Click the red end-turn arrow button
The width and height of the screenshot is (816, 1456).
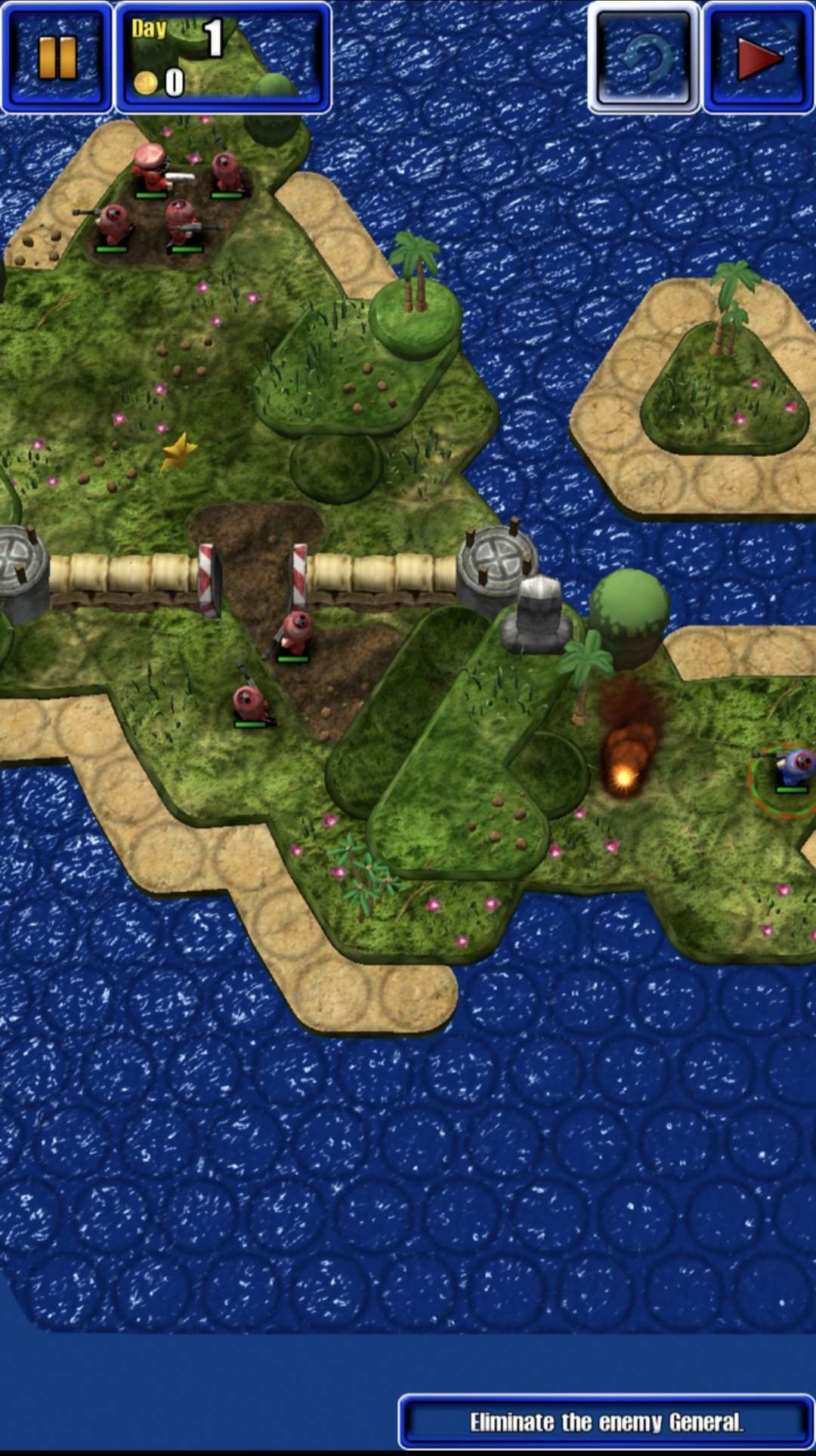(x=759, y=57)
